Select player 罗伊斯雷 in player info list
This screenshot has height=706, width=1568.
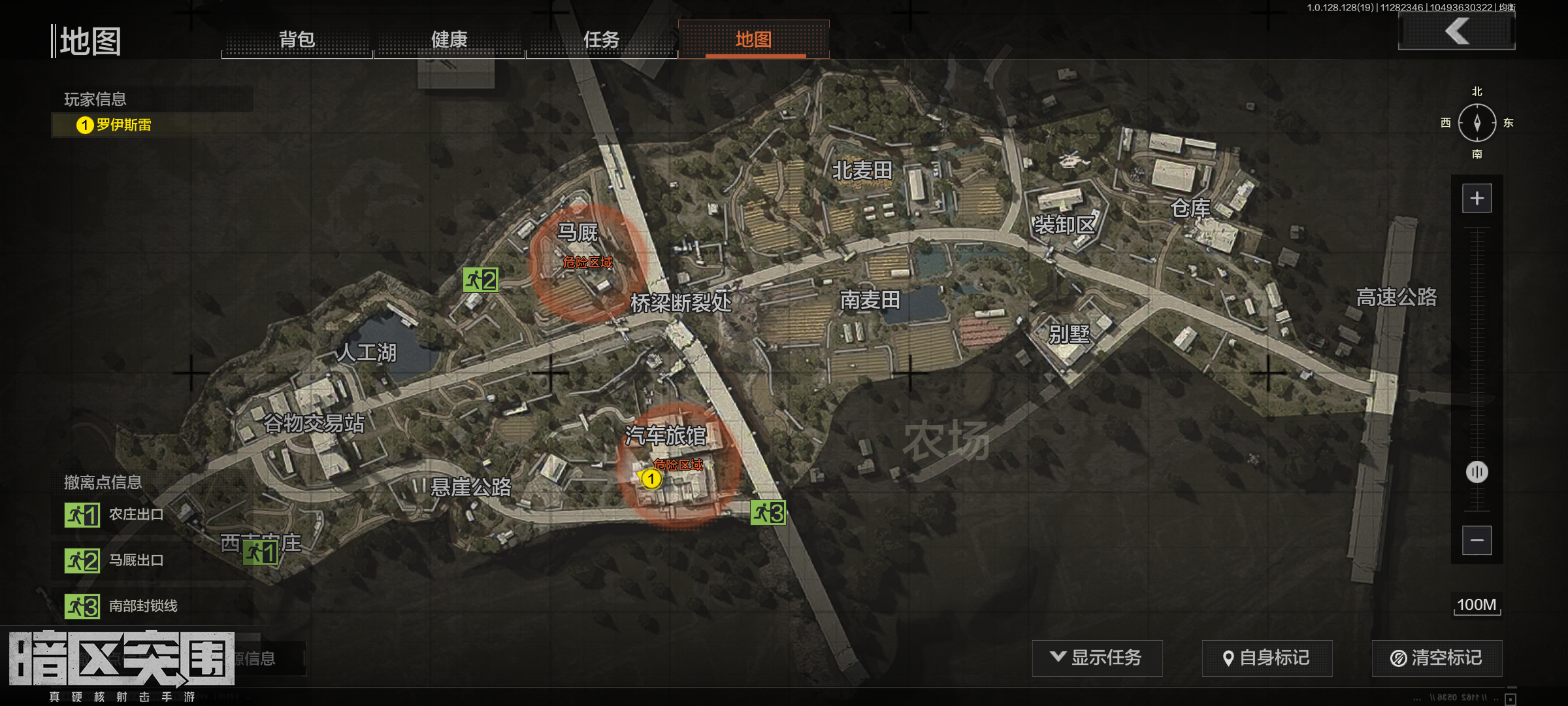[123, 125]
